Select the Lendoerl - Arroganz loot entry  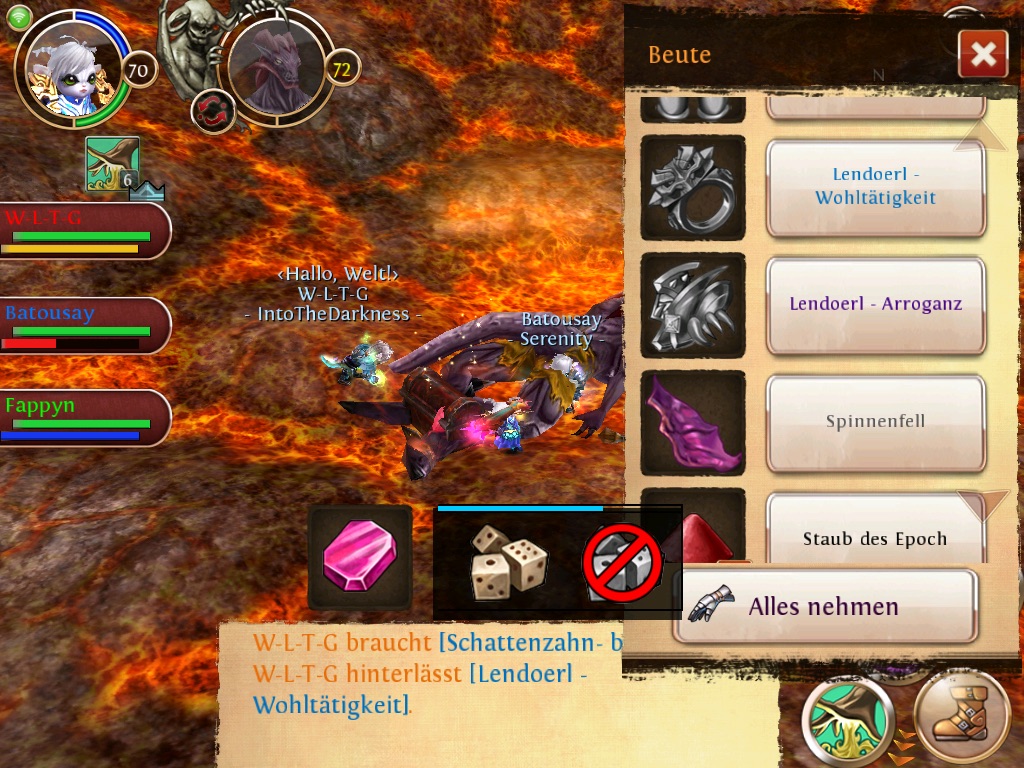(876, 304)
